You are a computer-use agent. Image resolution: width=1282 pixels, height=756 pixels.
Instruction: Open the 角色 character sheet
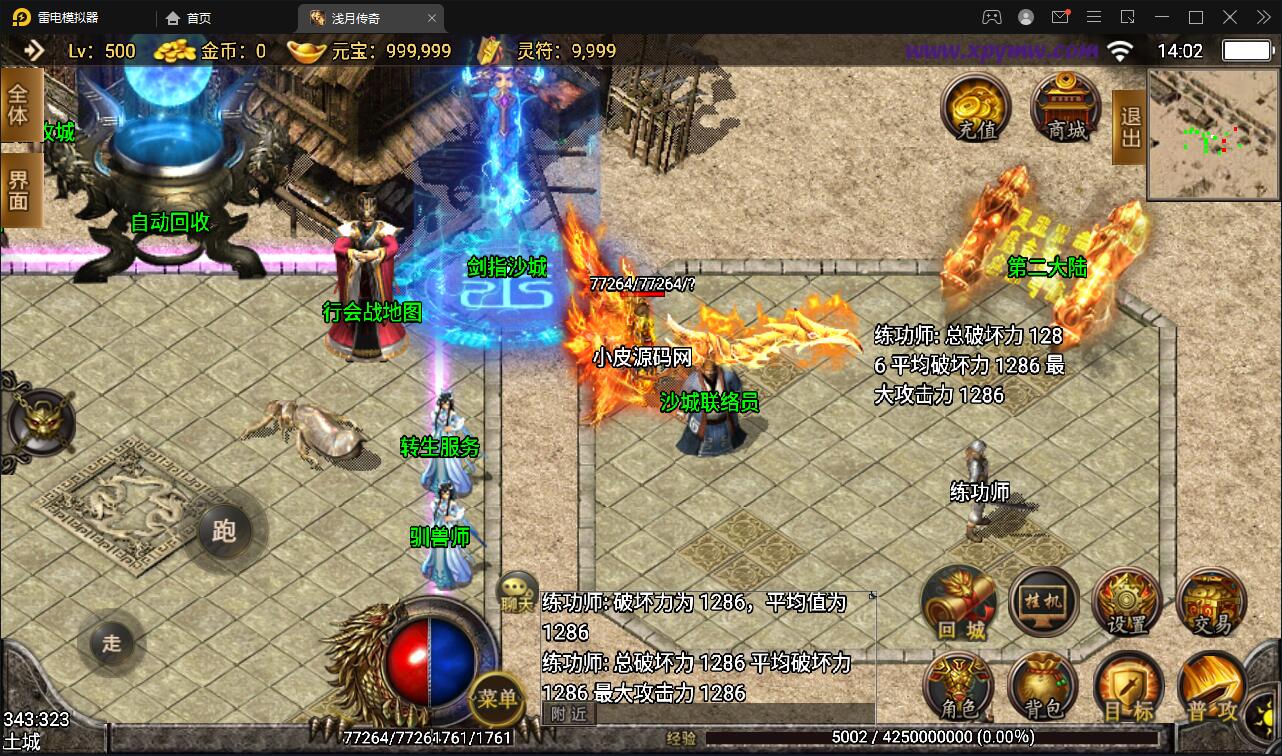pos(960,687)
